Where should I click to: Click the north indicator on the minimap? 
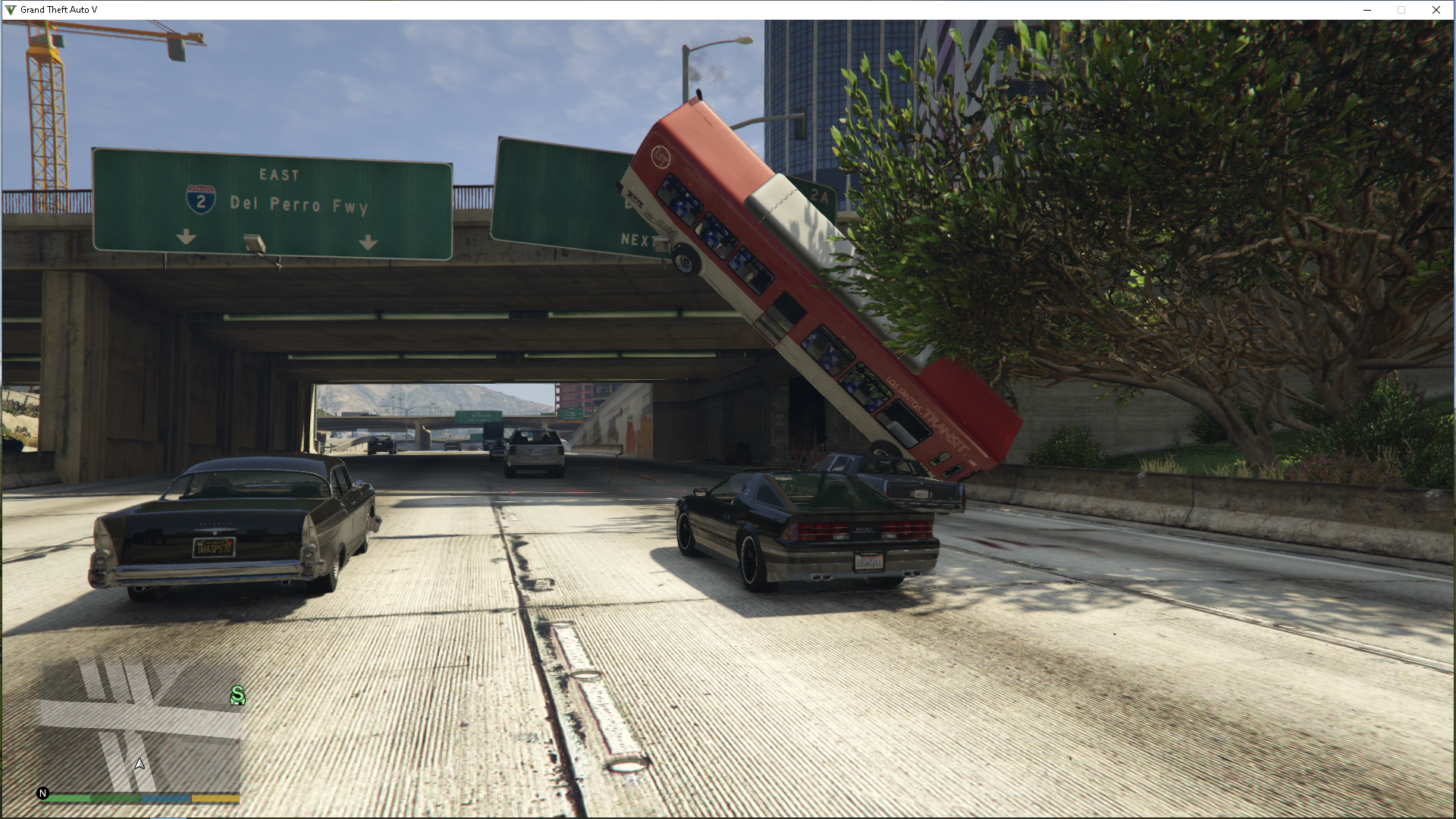pos(42,793)
